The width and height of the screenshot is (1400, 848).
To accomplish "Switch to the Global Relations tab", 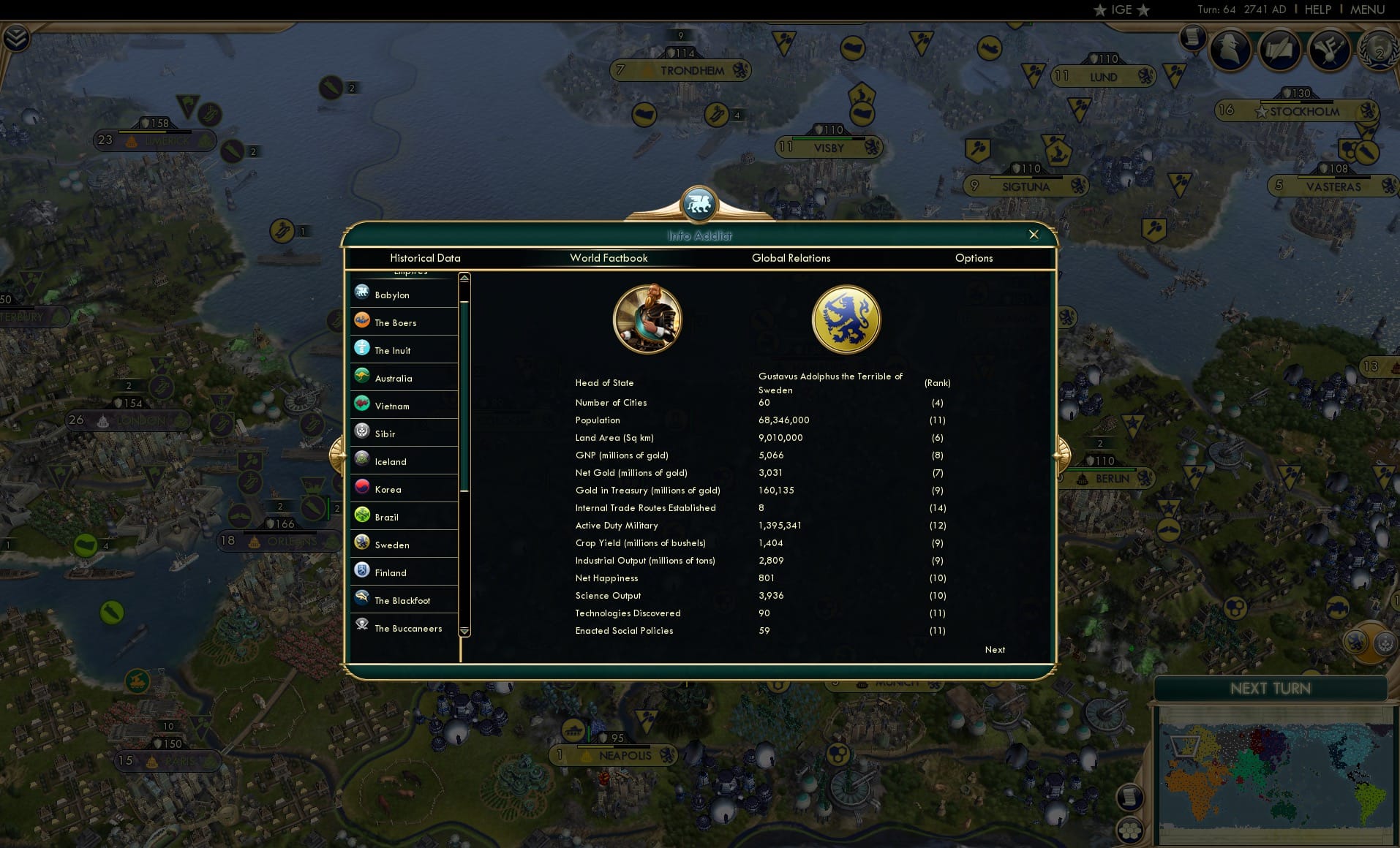I will (x=791, y=258).
